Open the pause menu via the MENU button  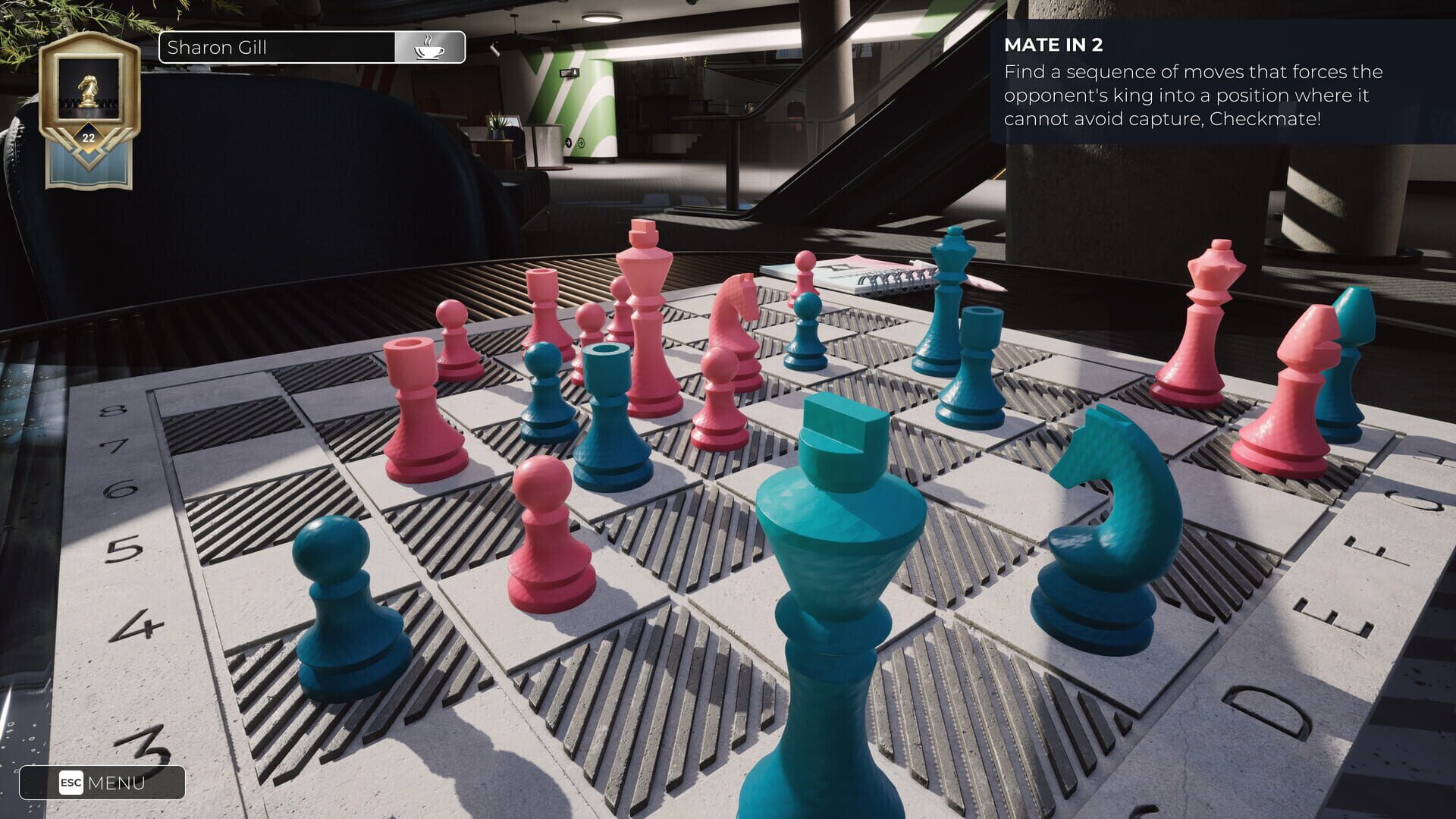pyautogui.click(x=118, y=783)
